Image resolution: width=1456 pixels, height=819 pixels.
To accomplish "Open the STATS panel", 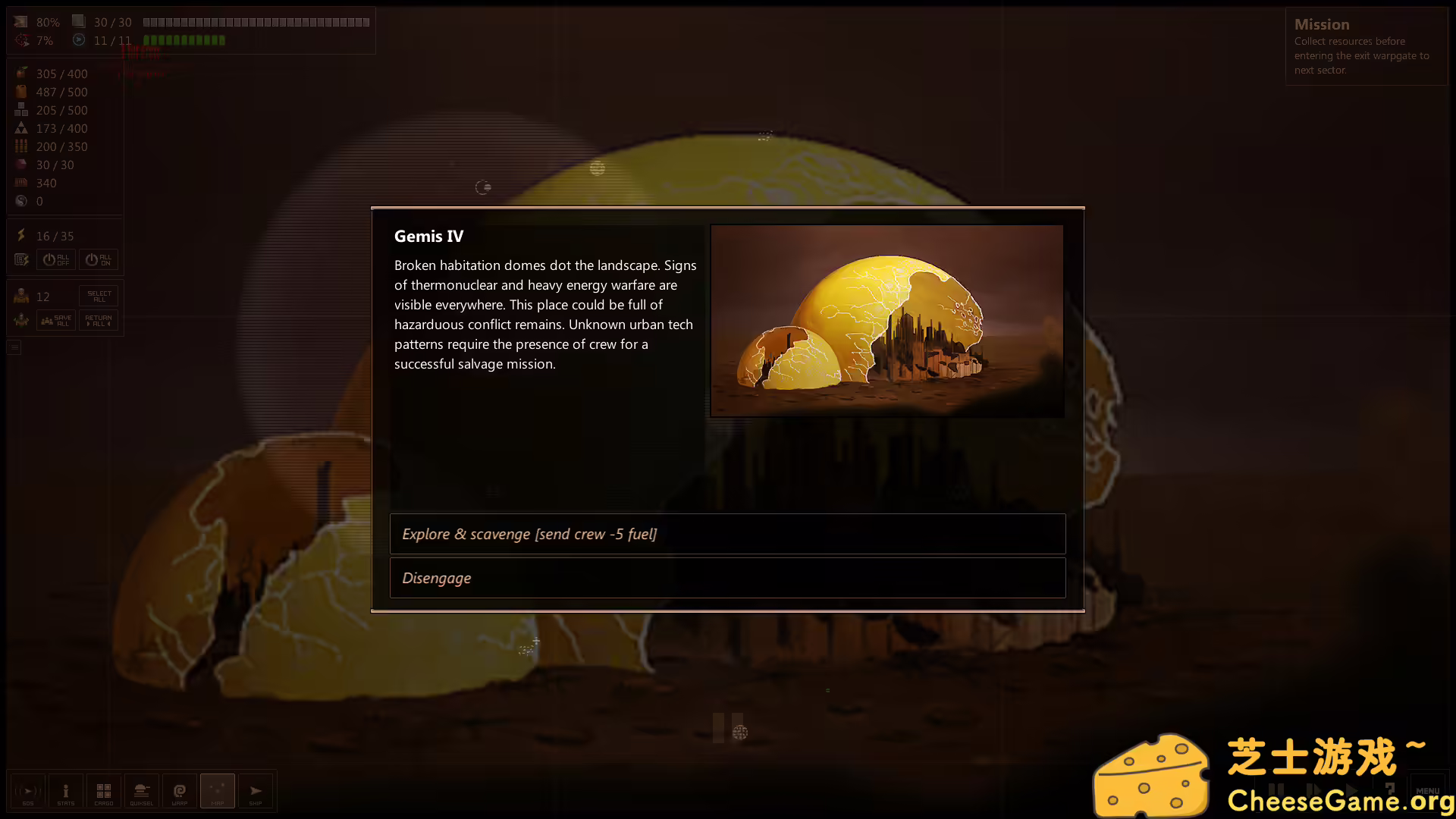I will click(66, 791).
